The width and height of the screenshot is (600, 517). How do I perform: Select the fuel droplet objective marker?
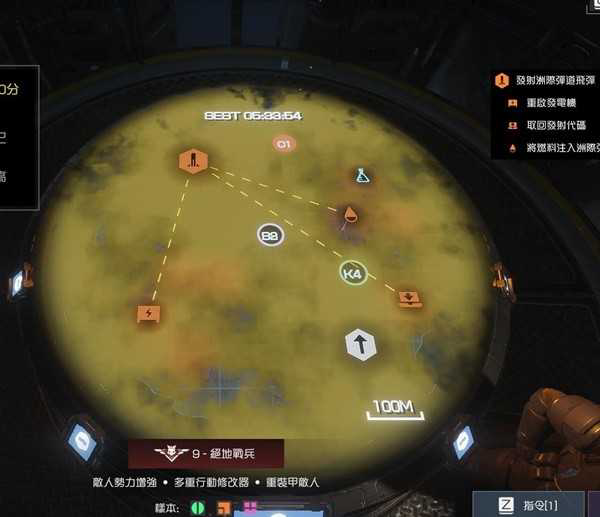click(x=351, y=214)
